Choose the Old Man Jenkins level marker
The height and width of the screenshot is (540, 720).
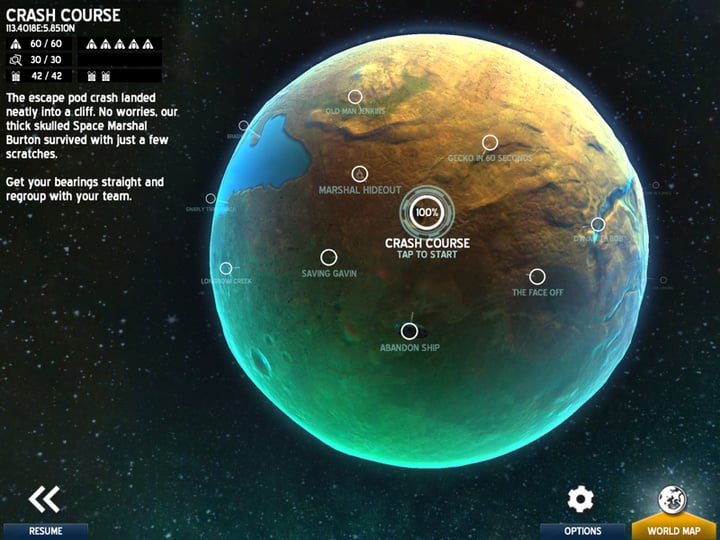(354, 97)
